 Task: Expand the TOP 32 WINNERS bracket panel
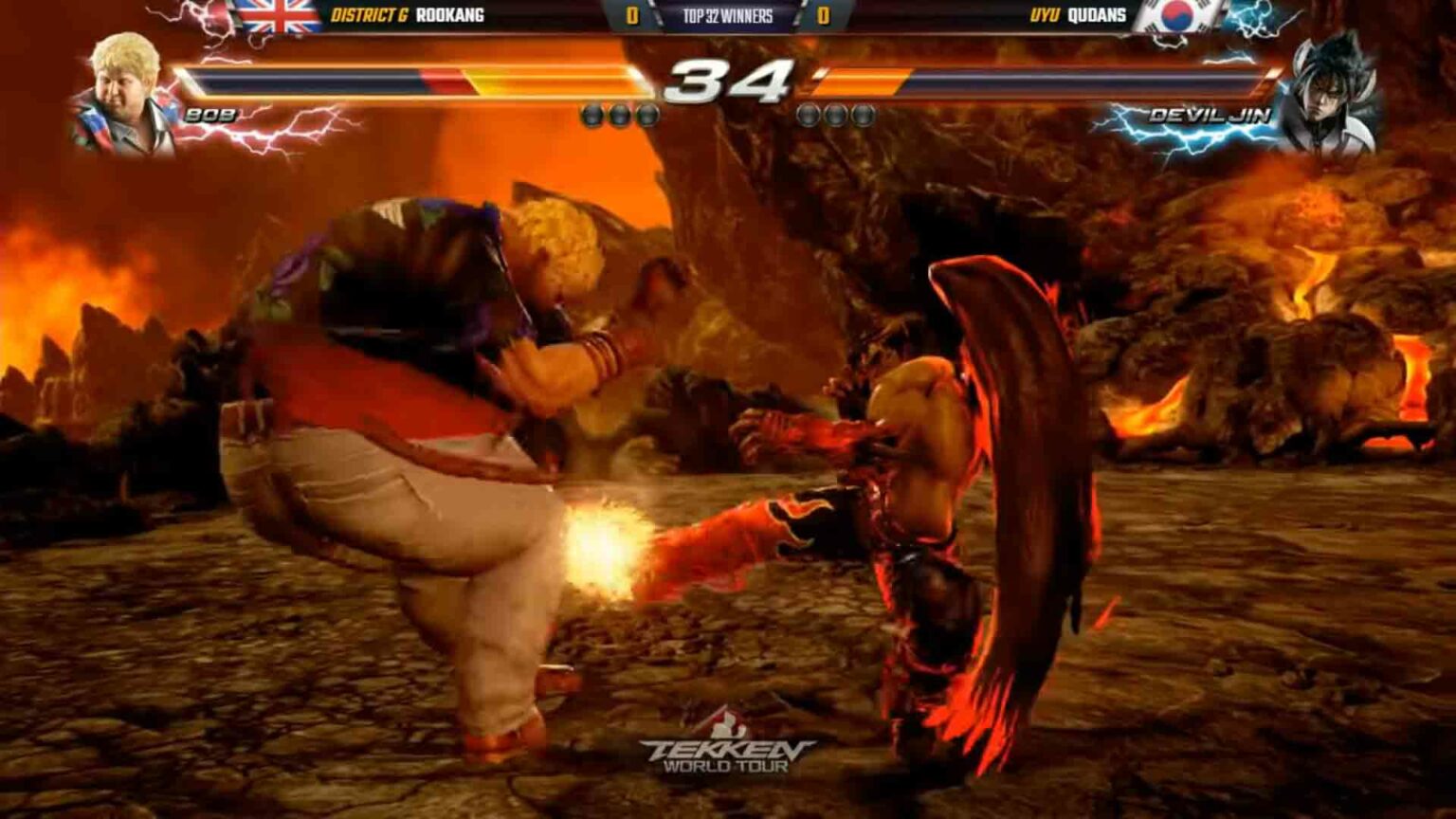coord(727,15)
